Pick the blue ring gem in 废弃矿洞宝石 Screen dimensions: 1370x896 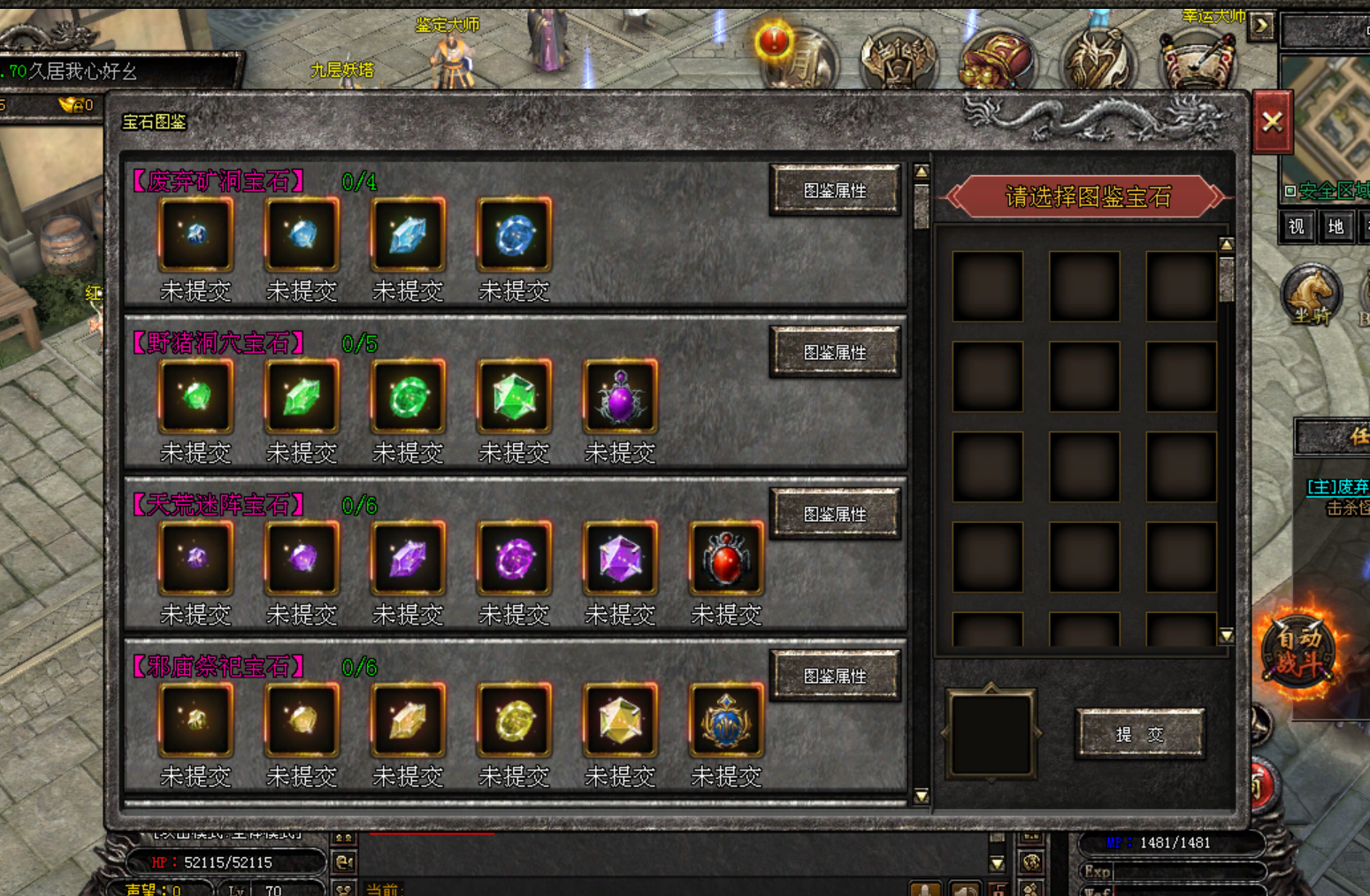tap(514, 235)
